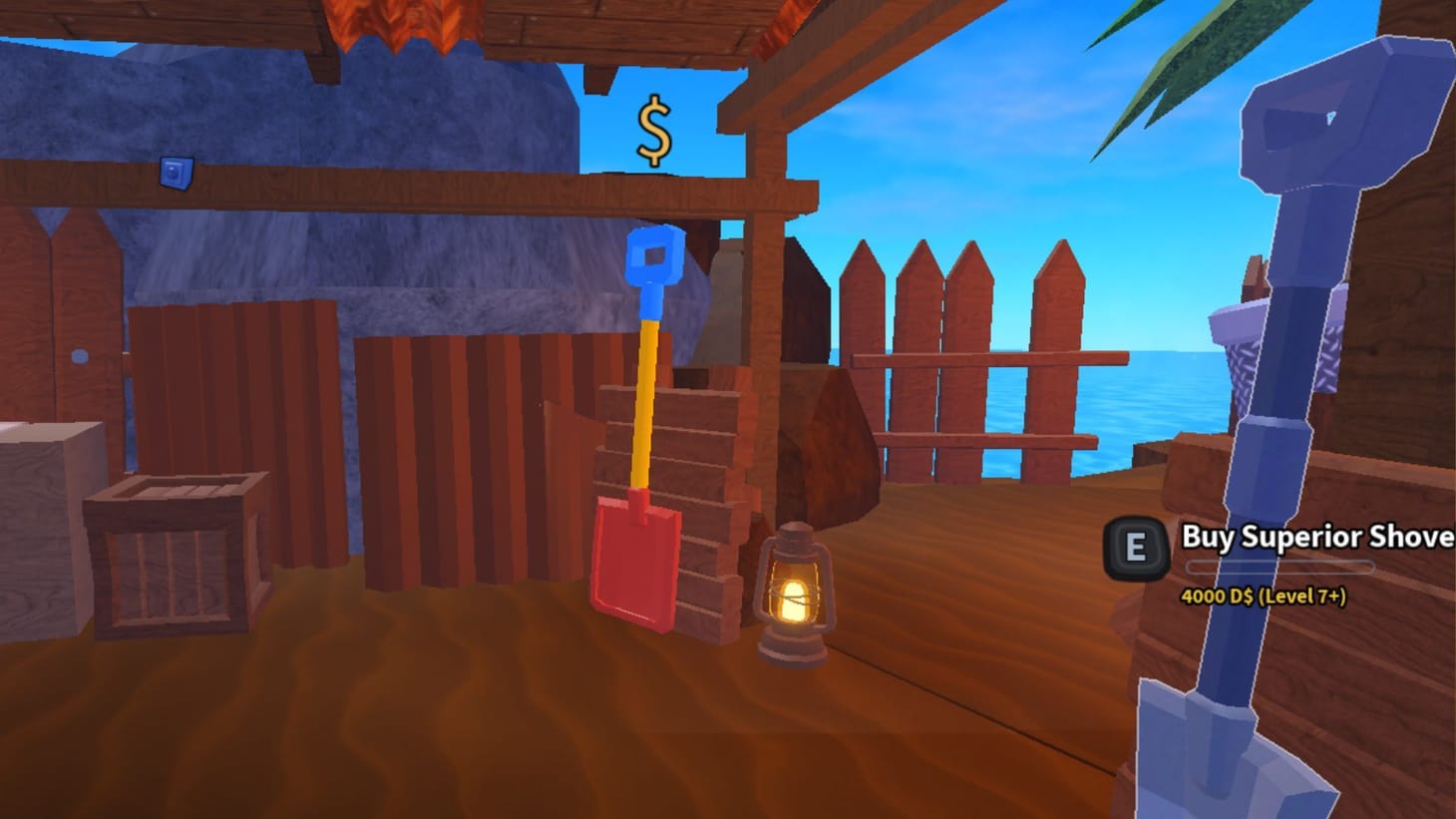Select the red-bladed shovel for sale
The width and height of the screenshot is (1456, 819).
638,559
